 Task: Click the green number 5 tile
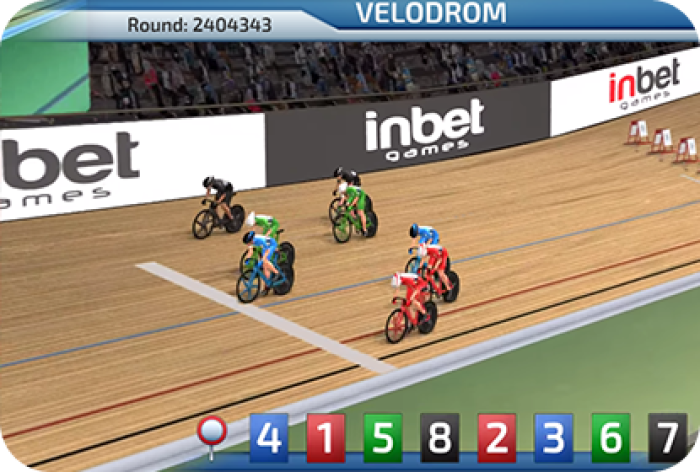click(x=382, y=437)
